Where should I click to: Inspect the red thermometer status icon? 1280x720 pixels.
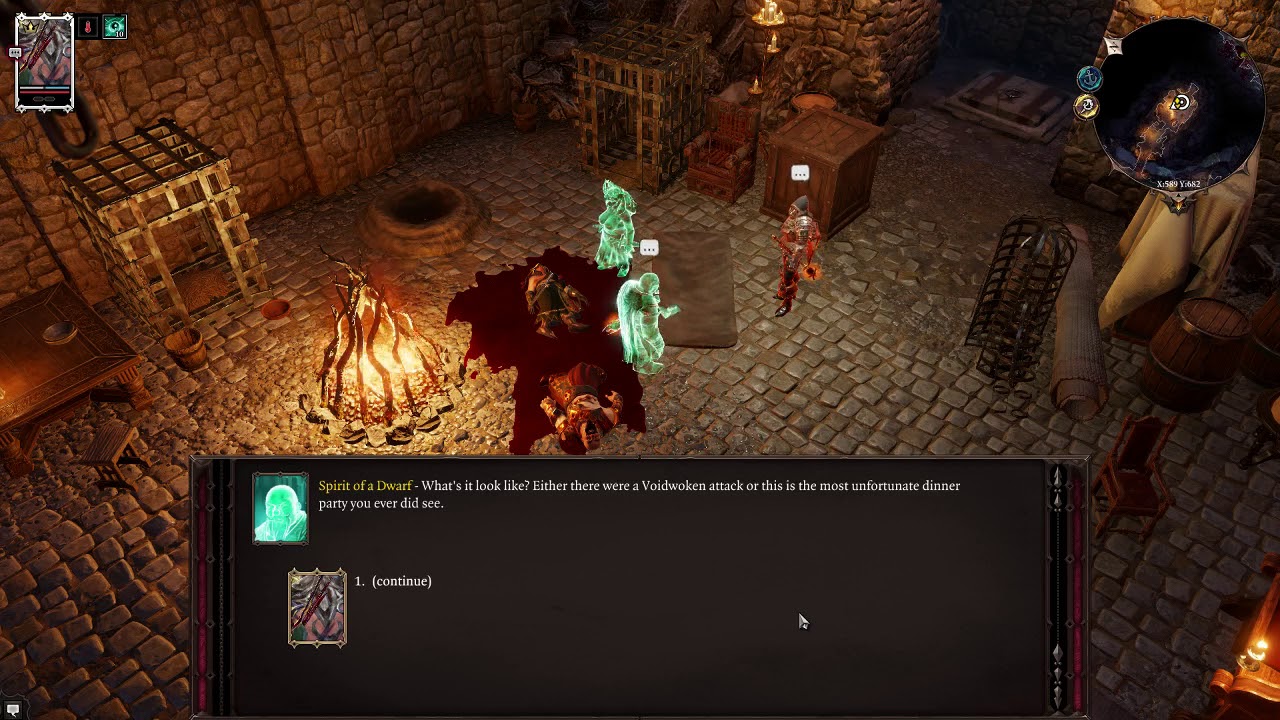pos(88,27)
